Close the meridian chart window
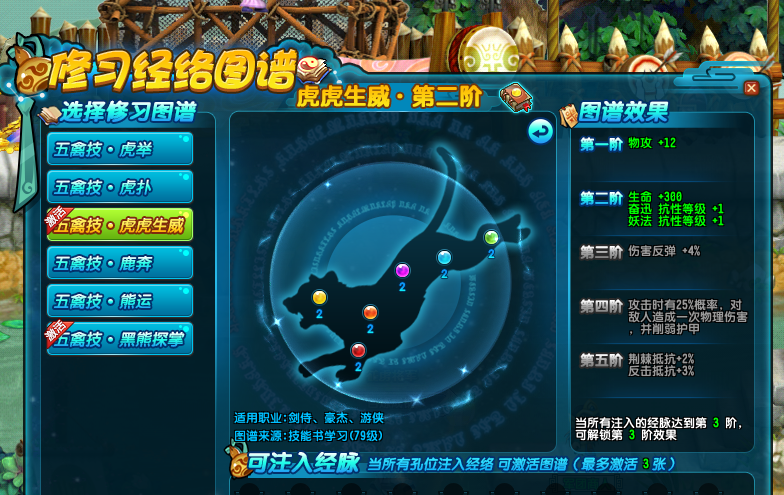Image resolution: width=784 pixels, height=495 pixels. (751, 88)
